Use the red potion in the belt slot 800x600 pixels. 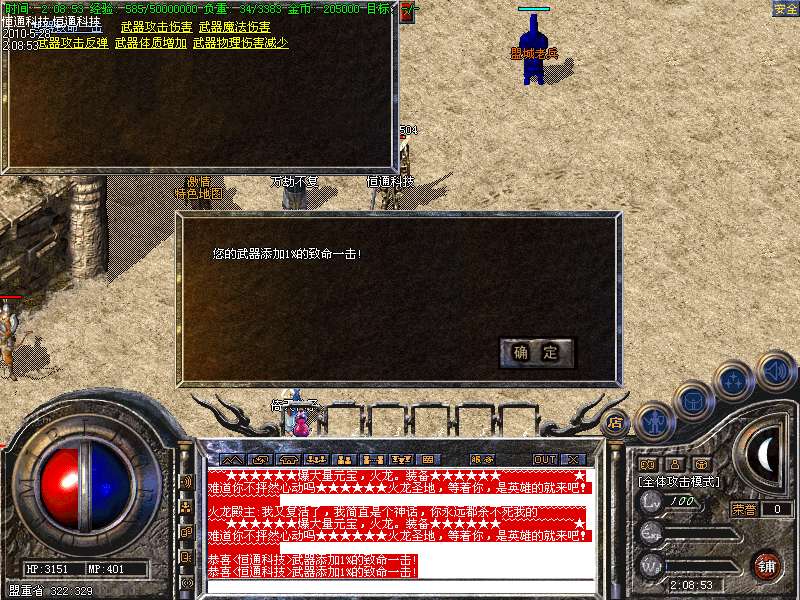tap(300, 422)
